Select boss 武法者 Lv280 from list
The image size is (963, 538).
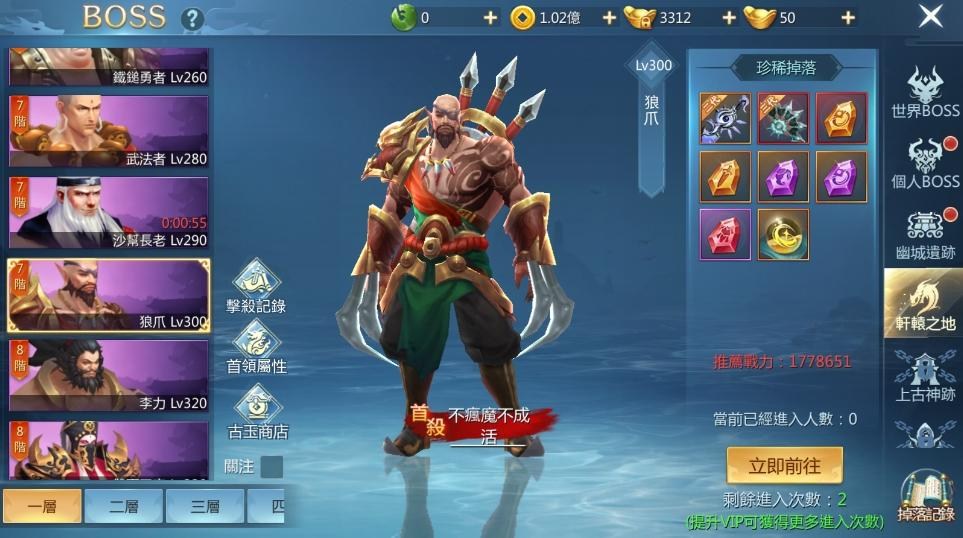click(x=110, y=131)
